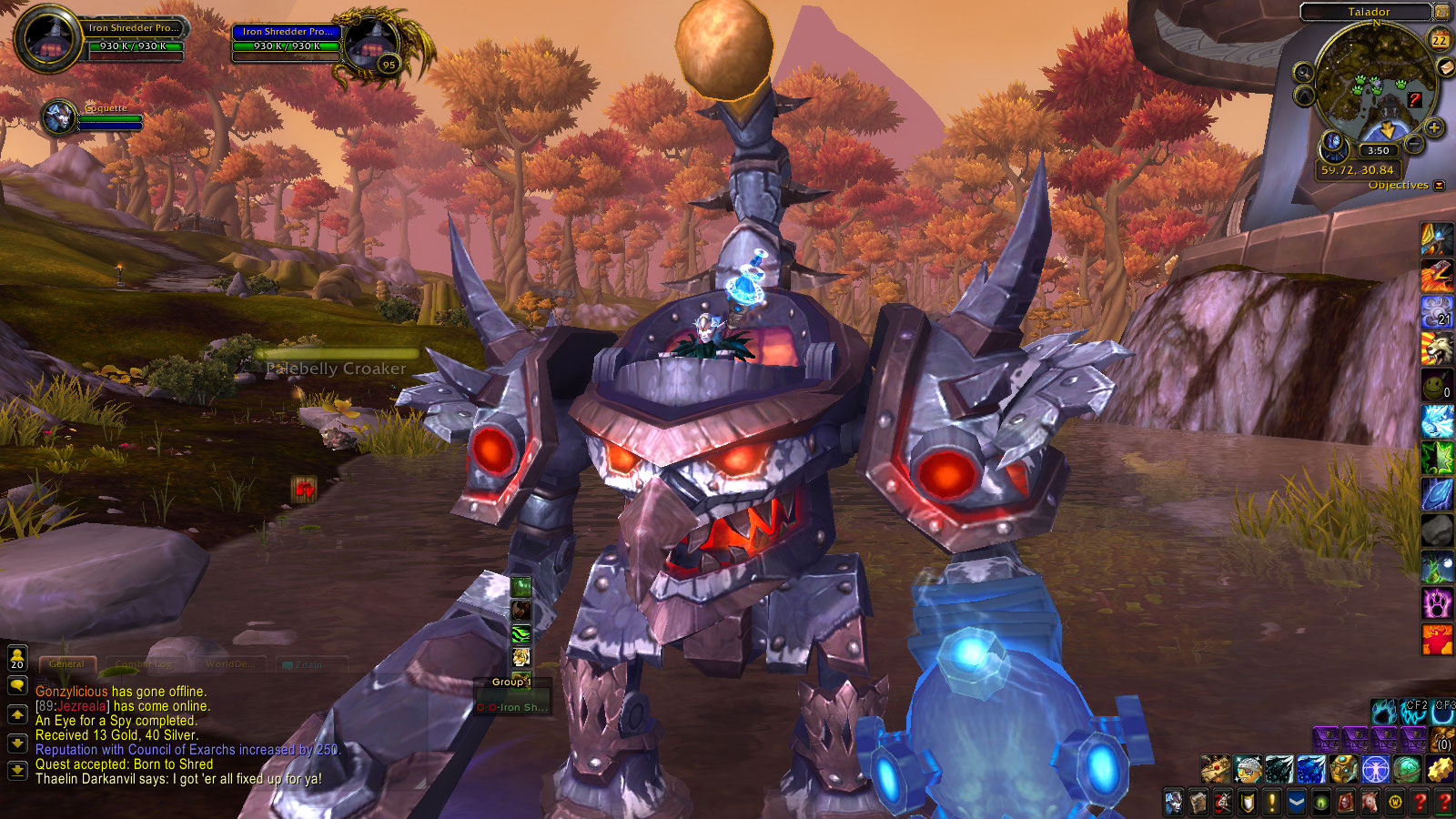Zoom in on the minimap

coord(1434,127)
